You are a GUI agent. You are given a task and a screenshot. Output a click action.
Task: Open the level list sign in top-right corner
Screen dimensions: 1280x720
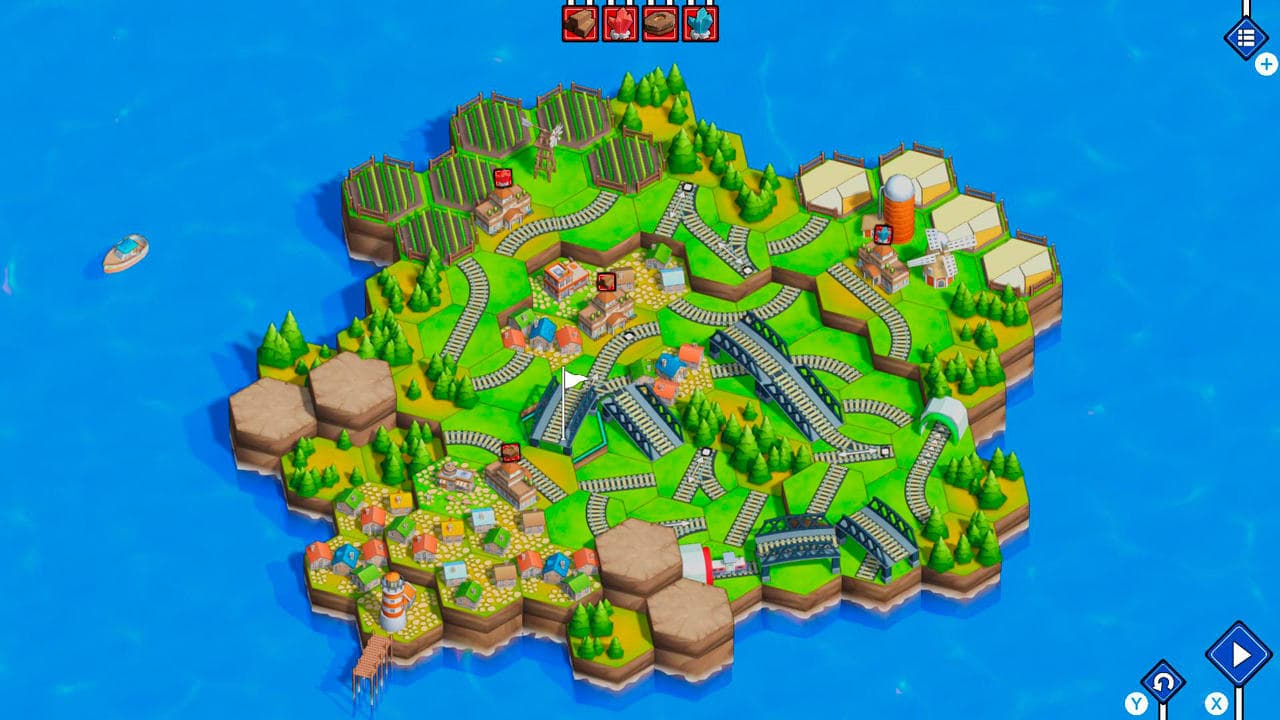(1245, 36)
